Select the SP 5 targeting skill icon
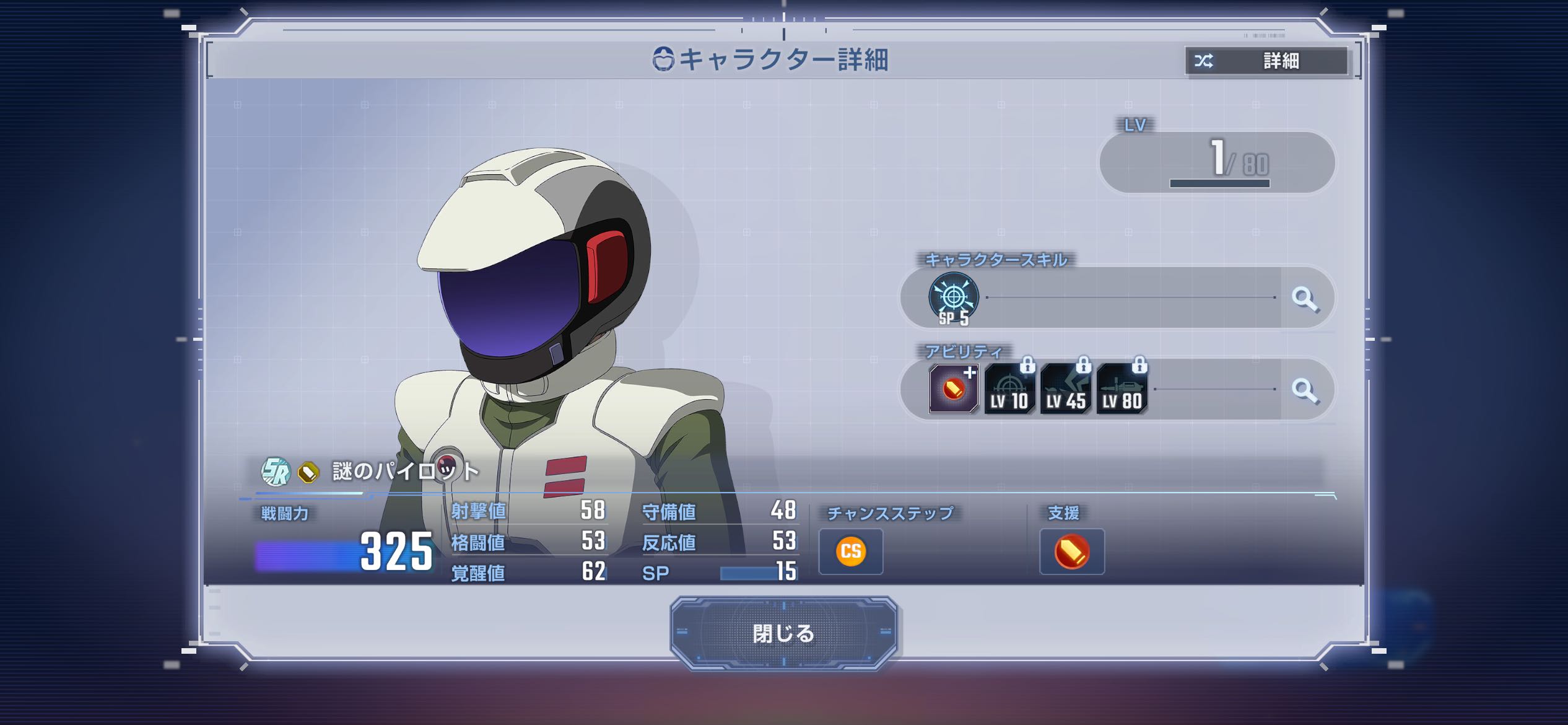This screenshot has height=725, width=1568. pos(954,298)
